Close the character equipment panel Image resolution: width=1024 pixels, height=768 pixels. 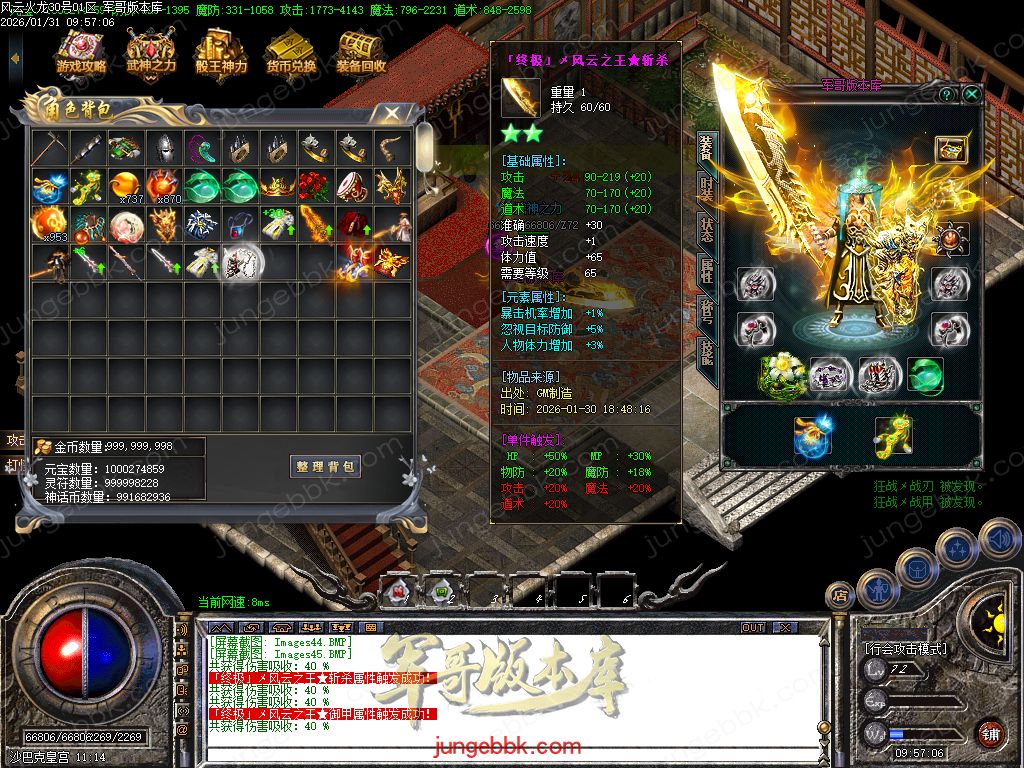[x=972, y=94]
